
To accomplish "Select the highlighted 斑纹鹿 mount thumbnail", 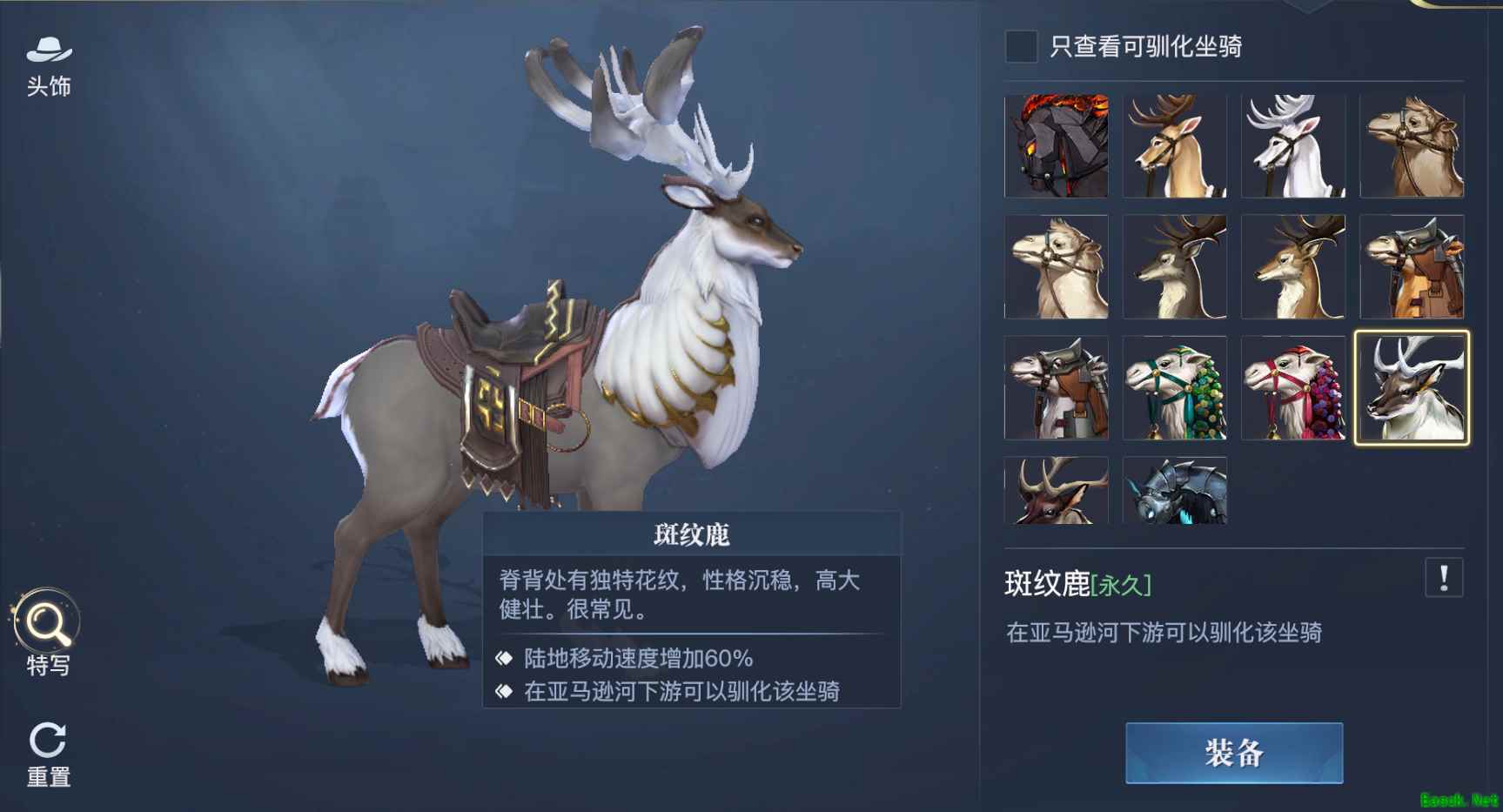I will pyautogui.click(x=1412, y=387).
